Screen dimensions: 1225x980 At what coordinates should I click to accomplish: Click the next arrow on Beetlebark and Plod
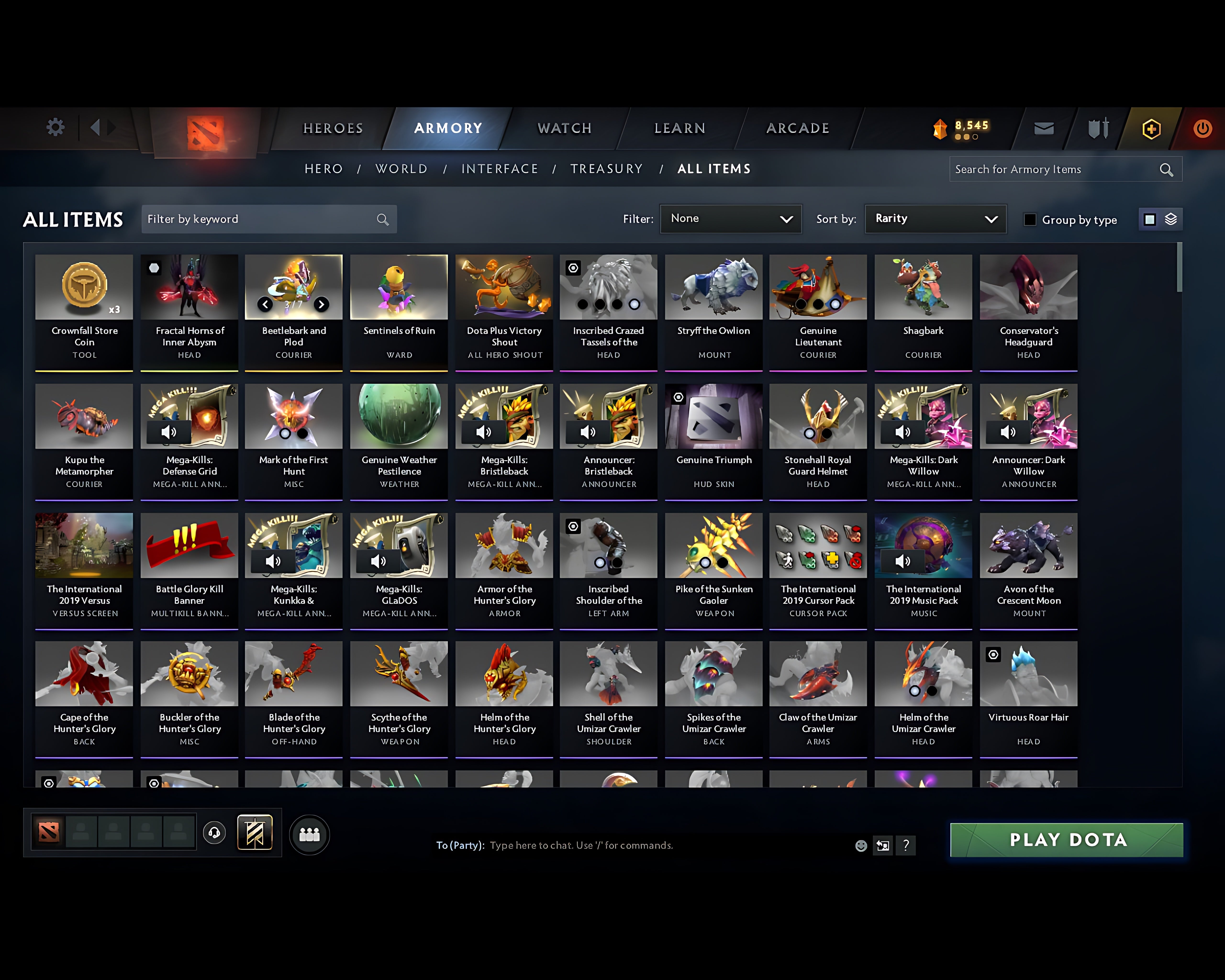coord(322,305)
